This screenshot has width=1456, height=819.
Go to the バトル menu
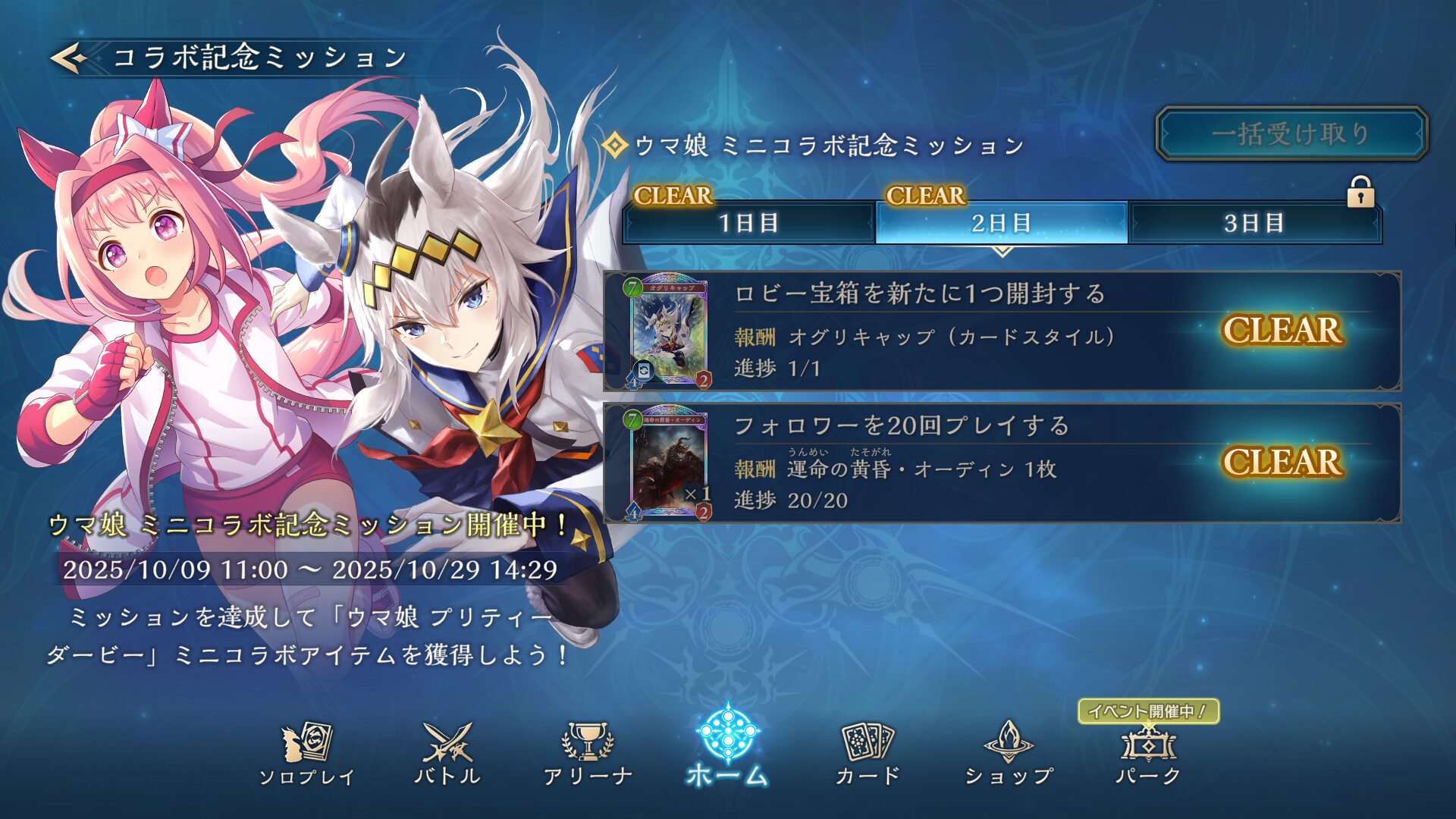[x=447, y=752]
